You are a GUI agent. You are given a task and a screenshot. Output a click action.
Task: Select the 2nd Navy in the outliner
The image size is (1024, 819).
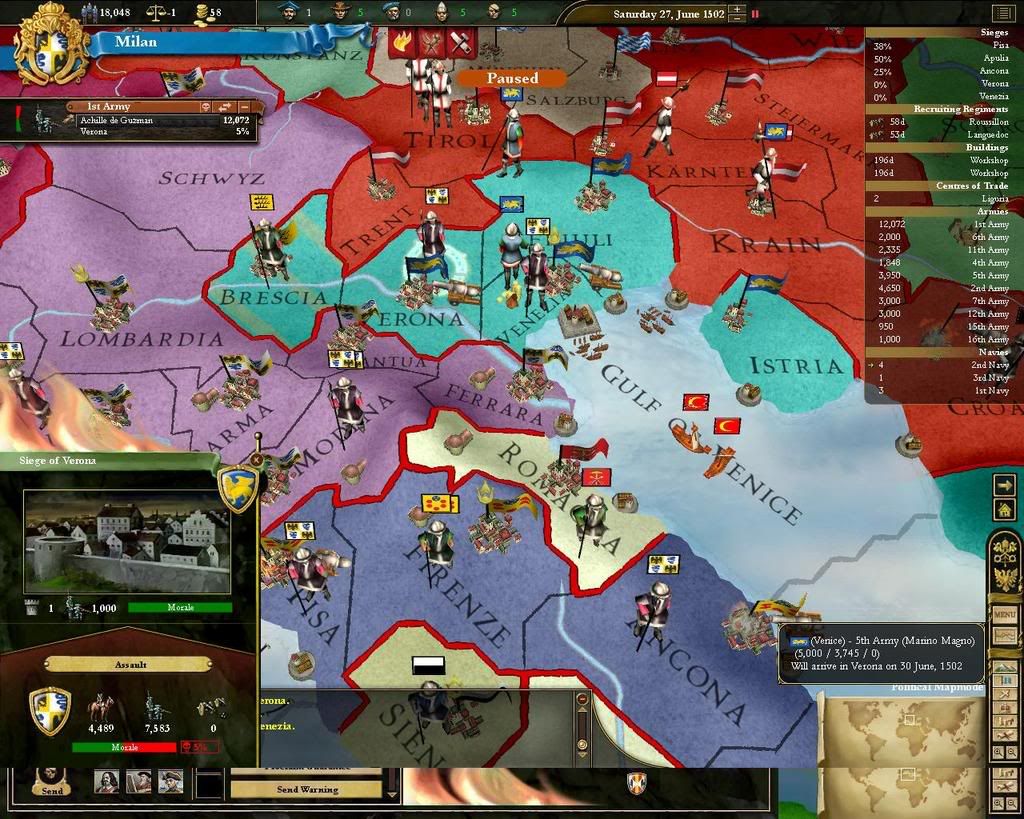[x=991, y=365]
